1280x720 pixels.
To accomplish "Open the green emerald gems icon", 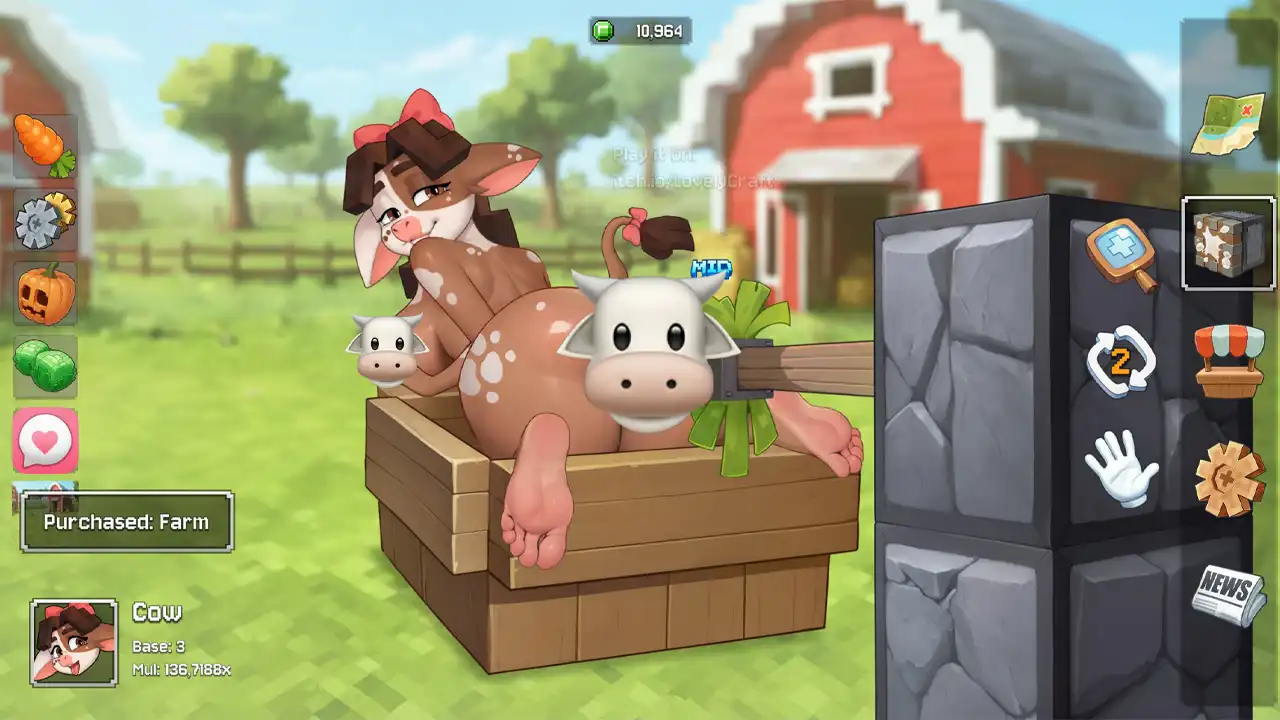I will pyautogui.click(x=45, y=366).
